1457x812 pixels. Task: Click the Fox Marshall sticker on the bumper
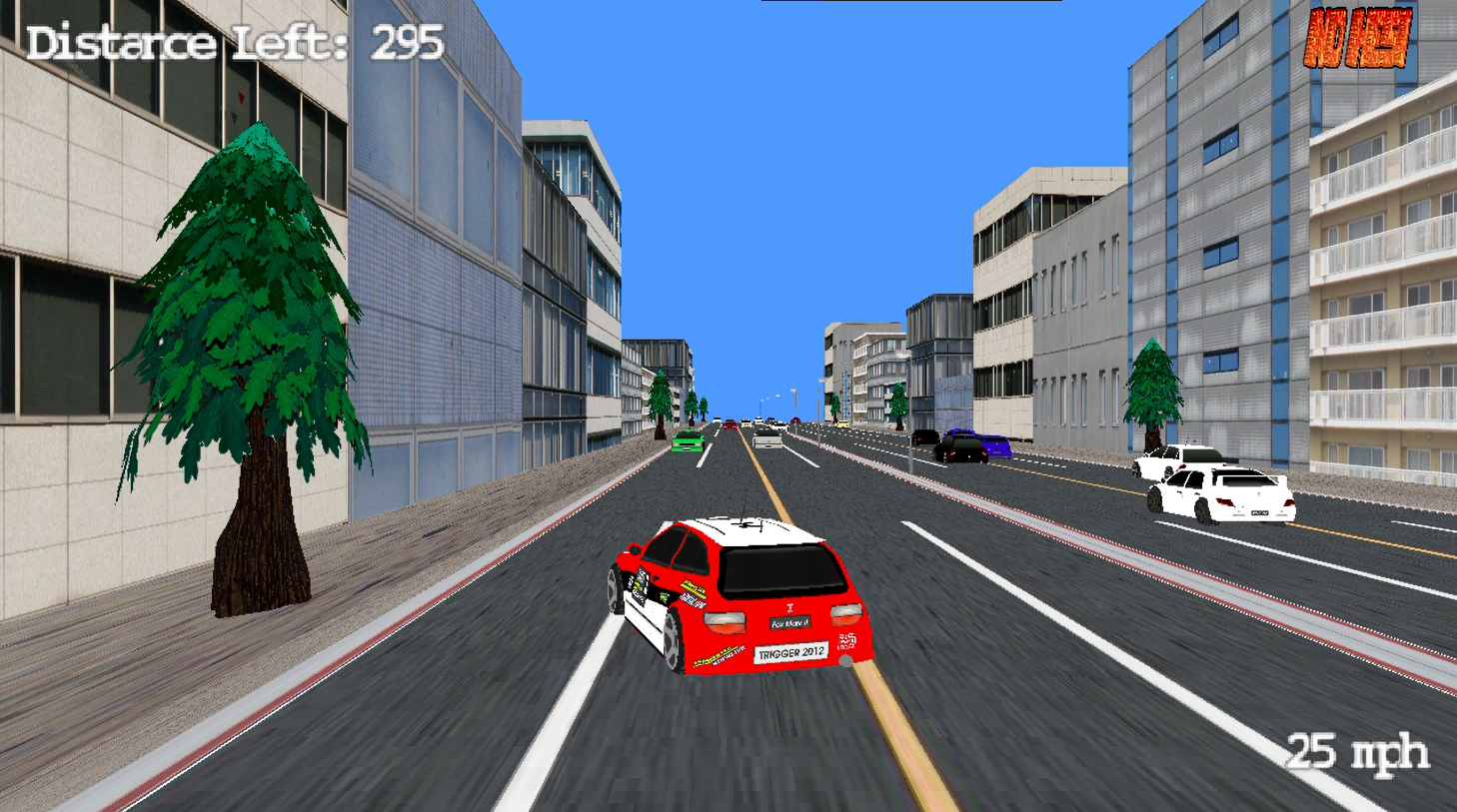[x=788, y=621]
